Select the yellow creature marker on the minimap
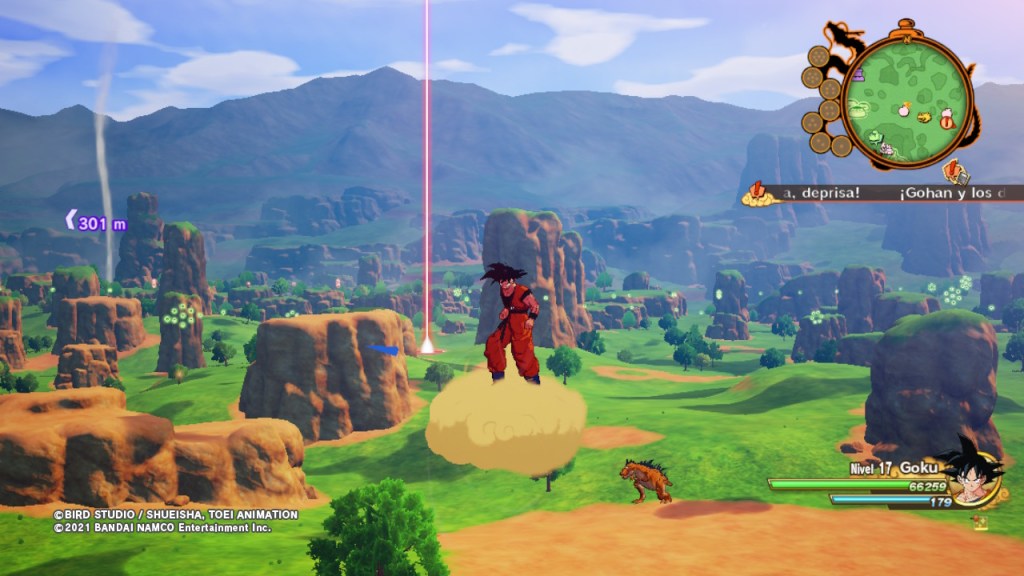 tap(924, 117)
